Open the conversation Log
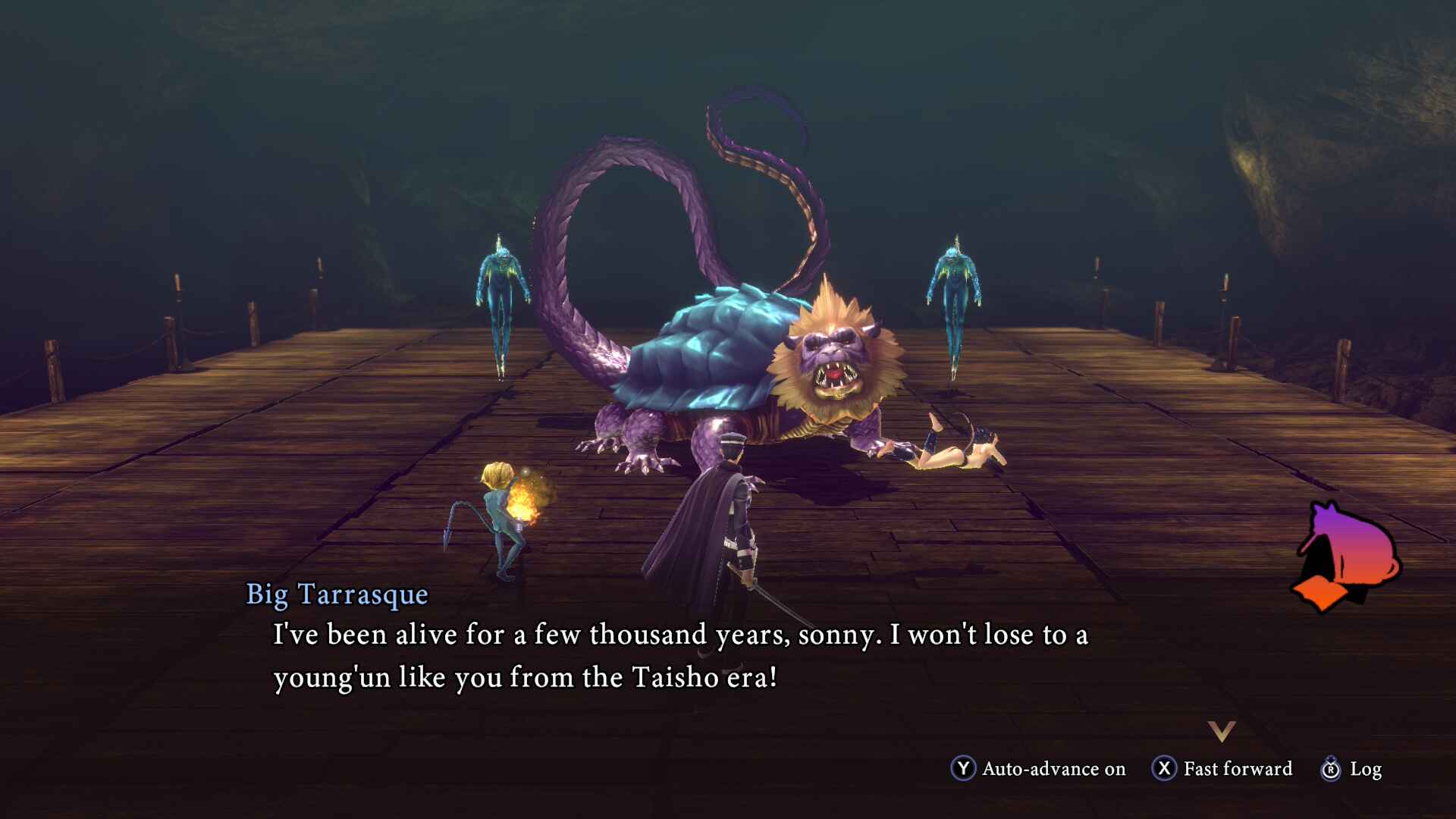The image size is (1456, 819). [1365, 769]
